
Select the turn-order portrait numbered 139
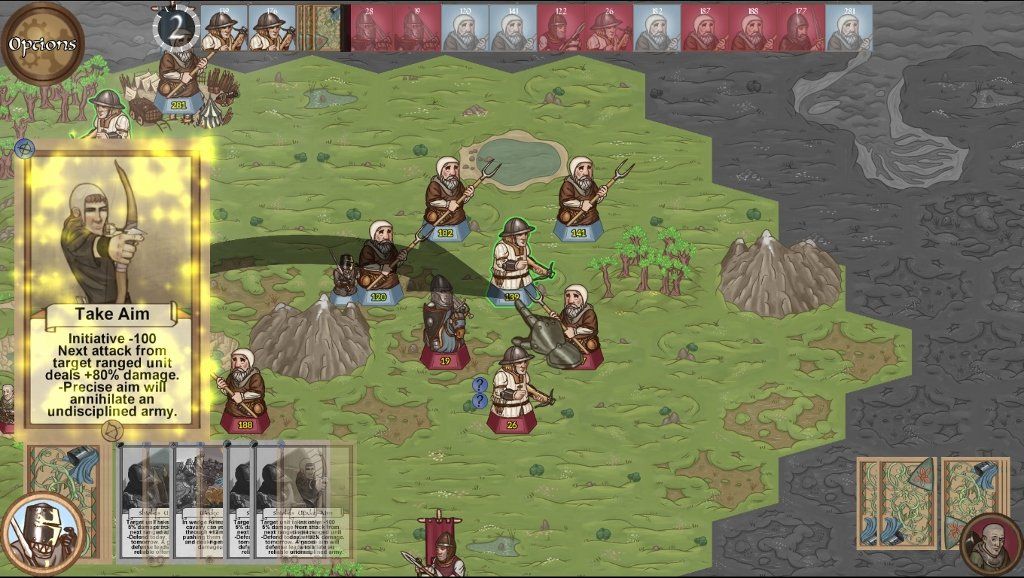223,28
